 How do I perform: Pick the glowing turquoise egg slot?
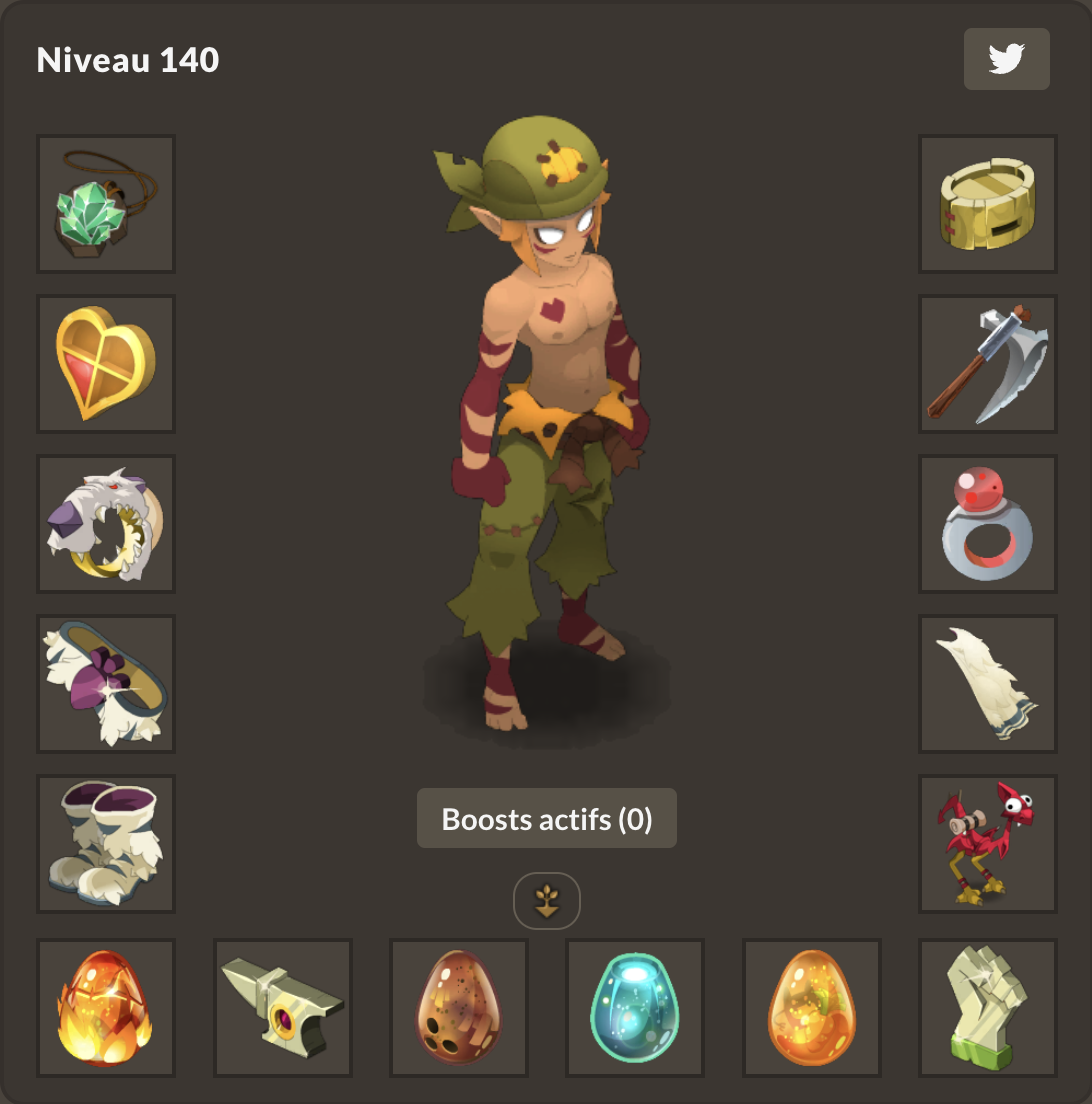pyautogui.click(x=635, y=1008)
